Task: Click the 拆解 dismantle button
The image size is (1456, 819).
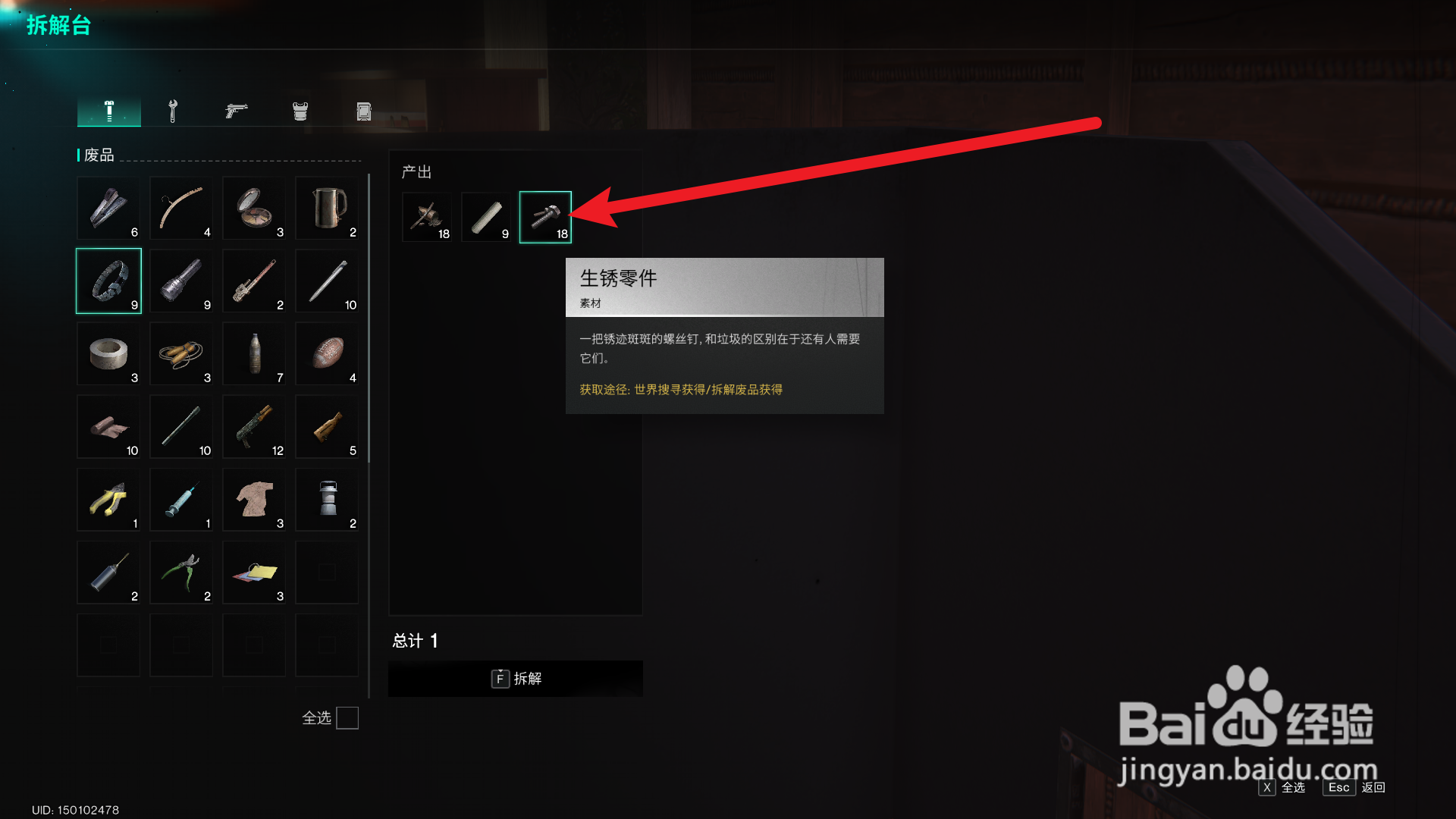Action: pyautogui.click(x=515, y=679)
